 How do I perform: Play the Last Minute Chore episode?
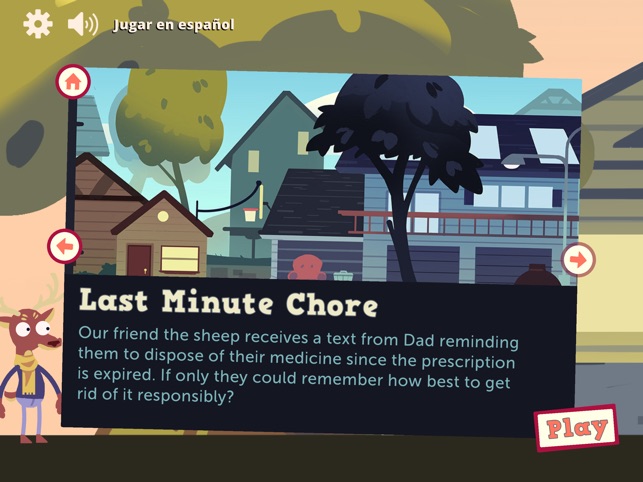point(576,428)
